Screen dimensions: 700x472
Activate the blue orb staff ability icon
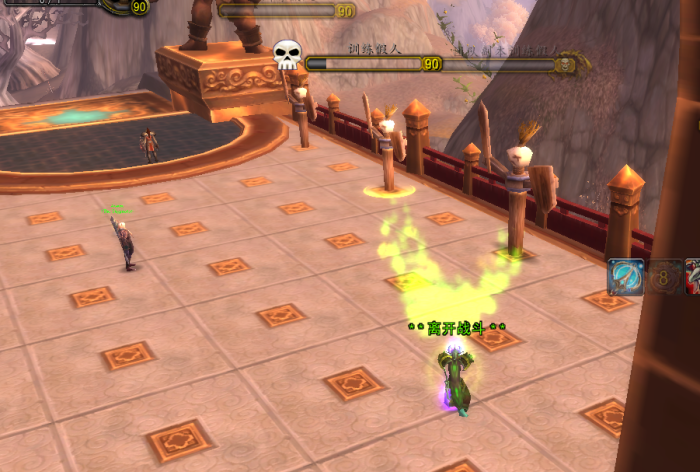(626, 277)
